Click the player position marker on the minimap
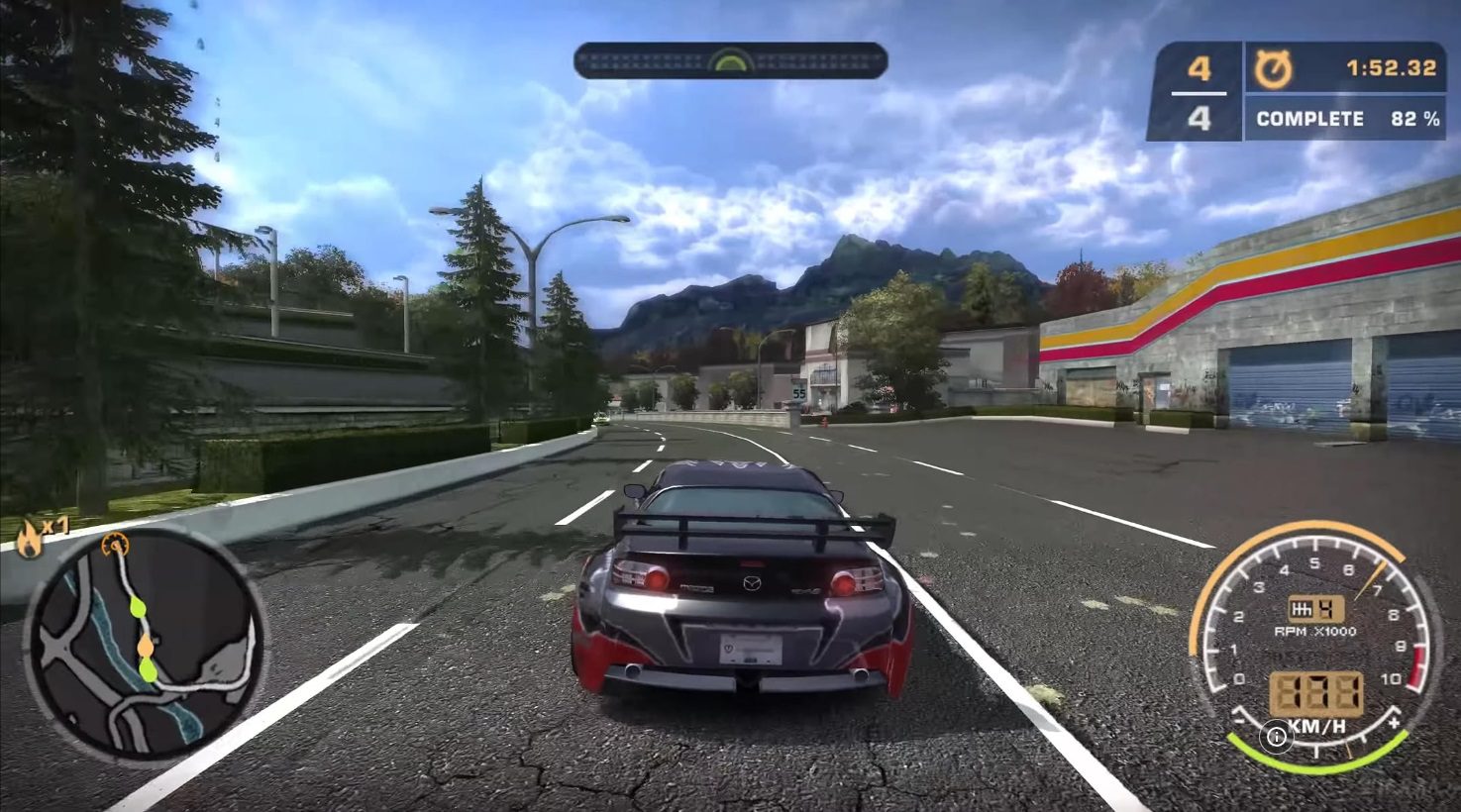This screenshot has width=1461, height=812. 114,545
